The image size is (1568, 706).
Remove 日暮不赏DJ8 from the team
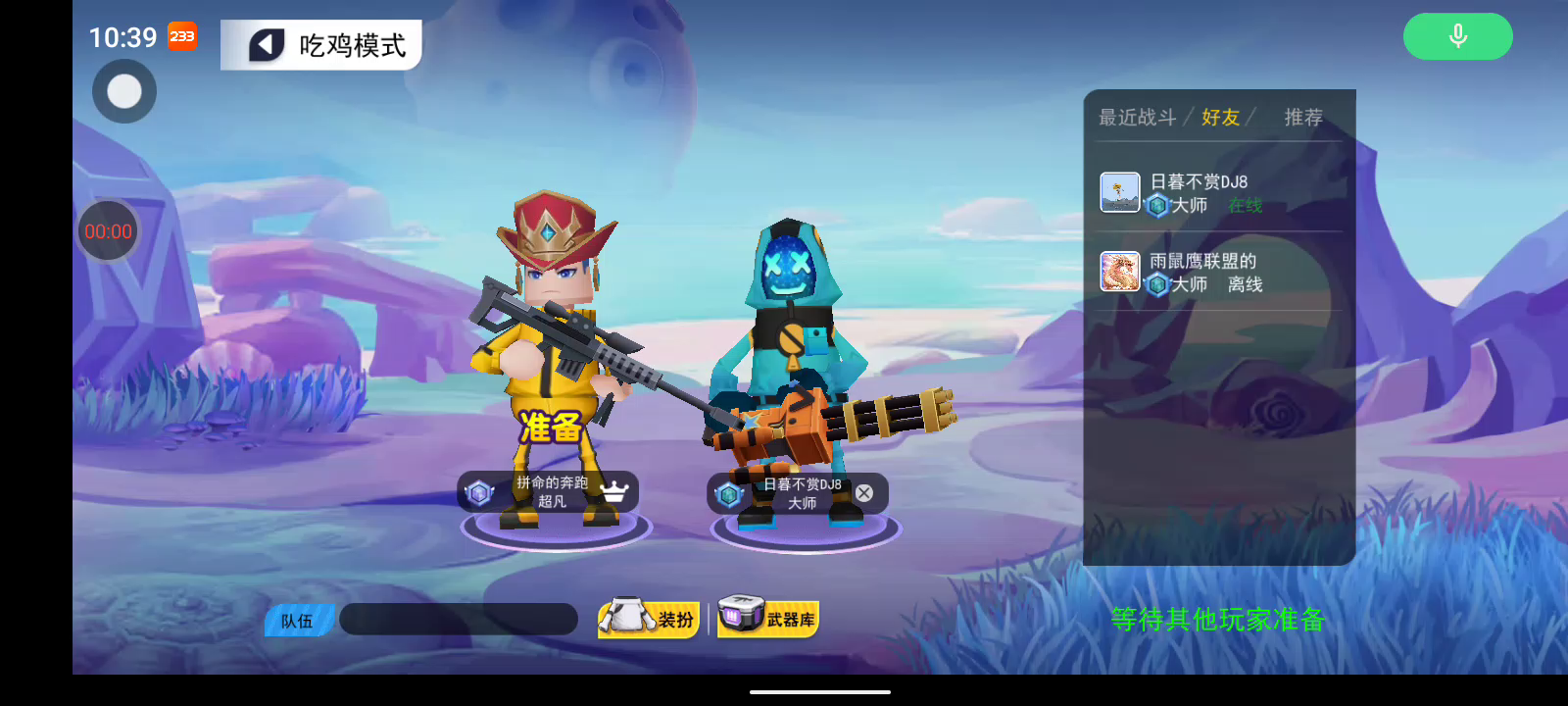[x=863, y=493]
